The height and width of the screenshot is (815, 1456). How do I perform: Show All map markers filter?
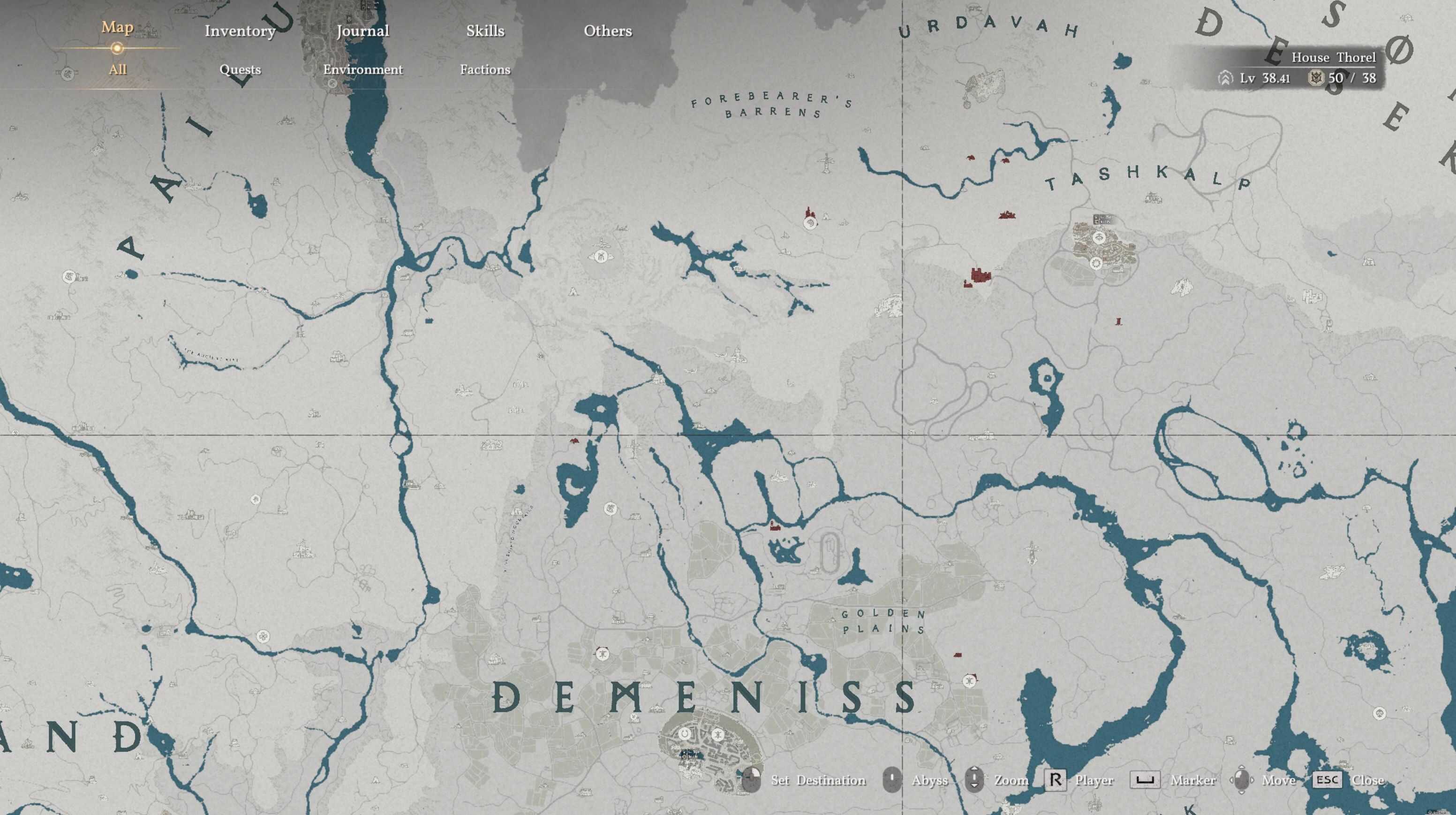tap(117, 69)
